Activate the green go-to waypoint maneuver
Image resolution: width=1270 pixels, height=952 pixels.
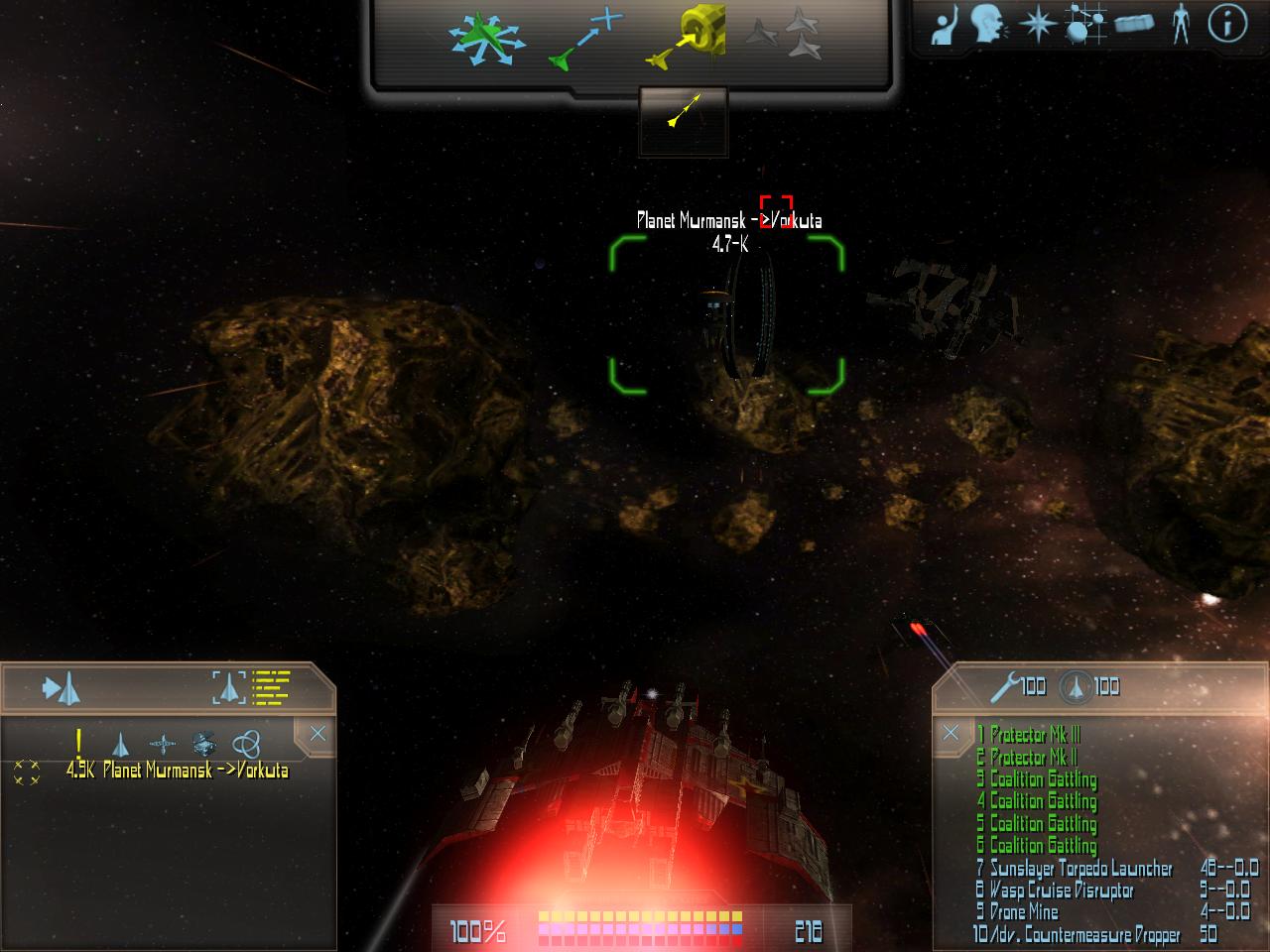585,42
